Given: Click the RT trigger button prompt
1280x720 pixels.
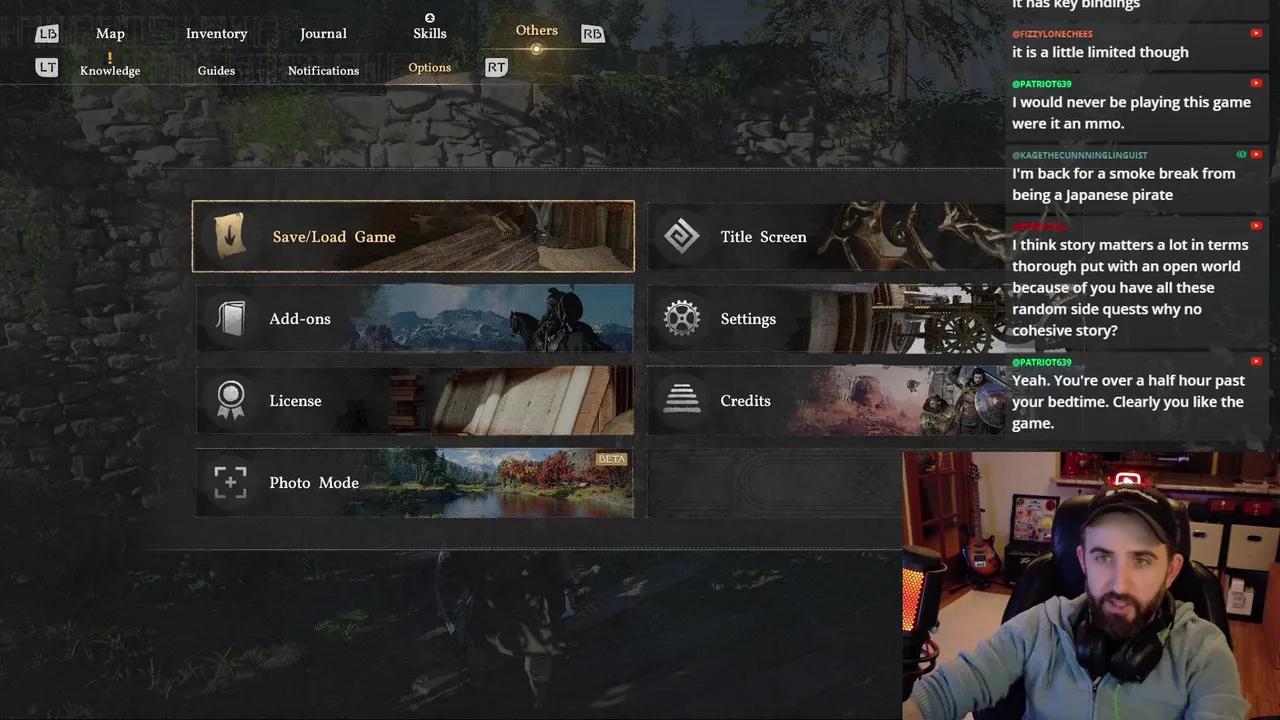Looking at the screenshot, I should [496, 67].
